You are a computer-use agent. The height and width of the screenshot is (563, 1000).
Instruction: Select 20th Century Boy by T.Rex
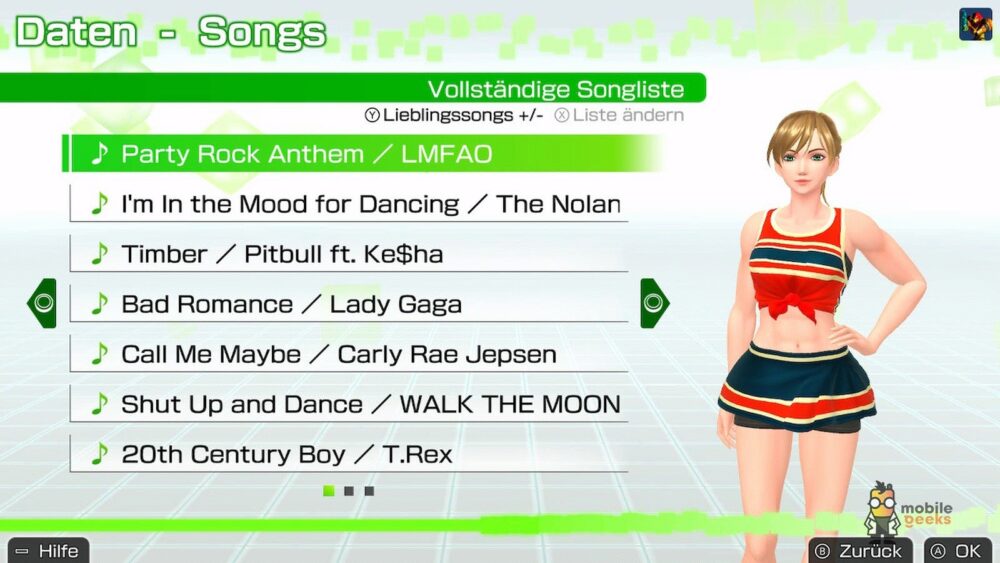click(x=350, y=454)
